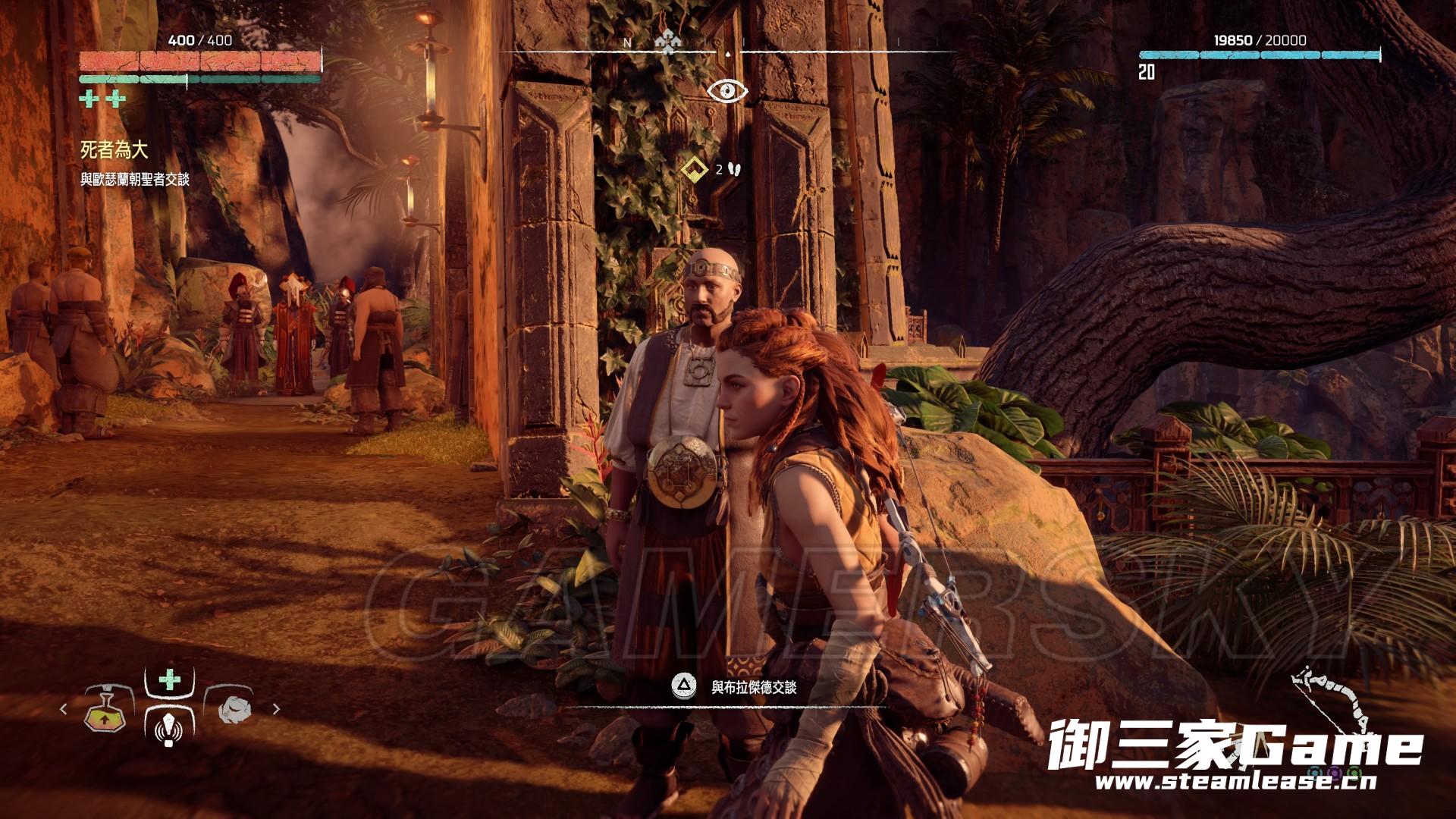Activate the lure call tool slot
Screen dimensions: 1456x819
[x=169, y=728]
